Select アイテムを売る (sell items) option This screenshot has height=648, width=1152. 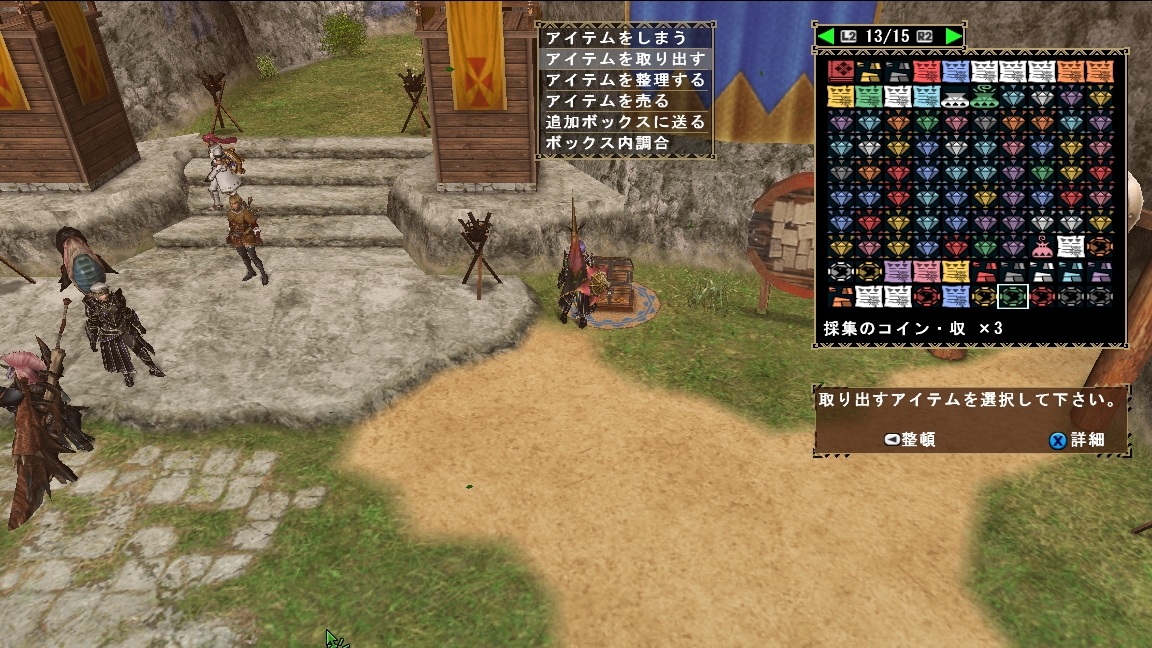(607, 101)
